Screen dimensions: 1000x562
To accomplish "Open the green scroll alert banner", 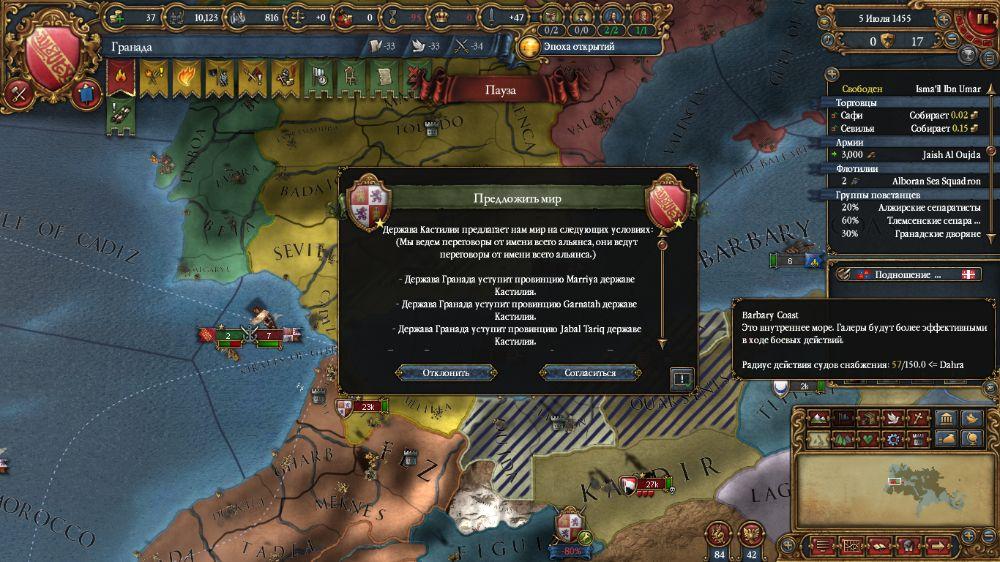I will click(384, 73).
